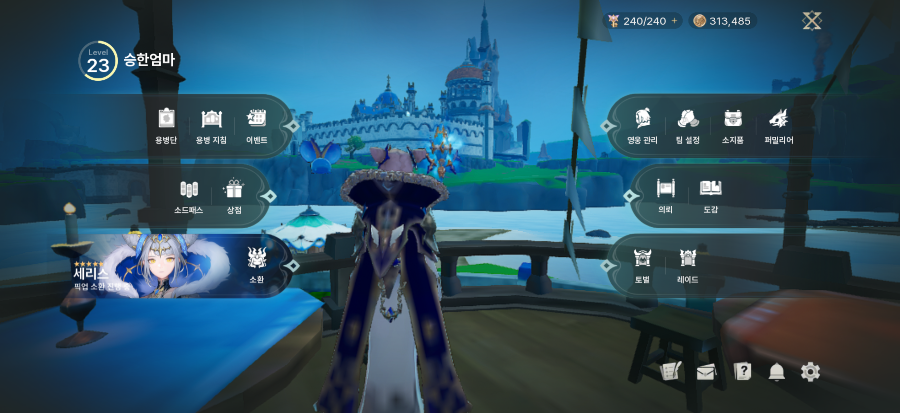Click the level 23 player profile badge
Image resolution: width=900 pixels, height=413 pixels.
(x=98, y=61)
